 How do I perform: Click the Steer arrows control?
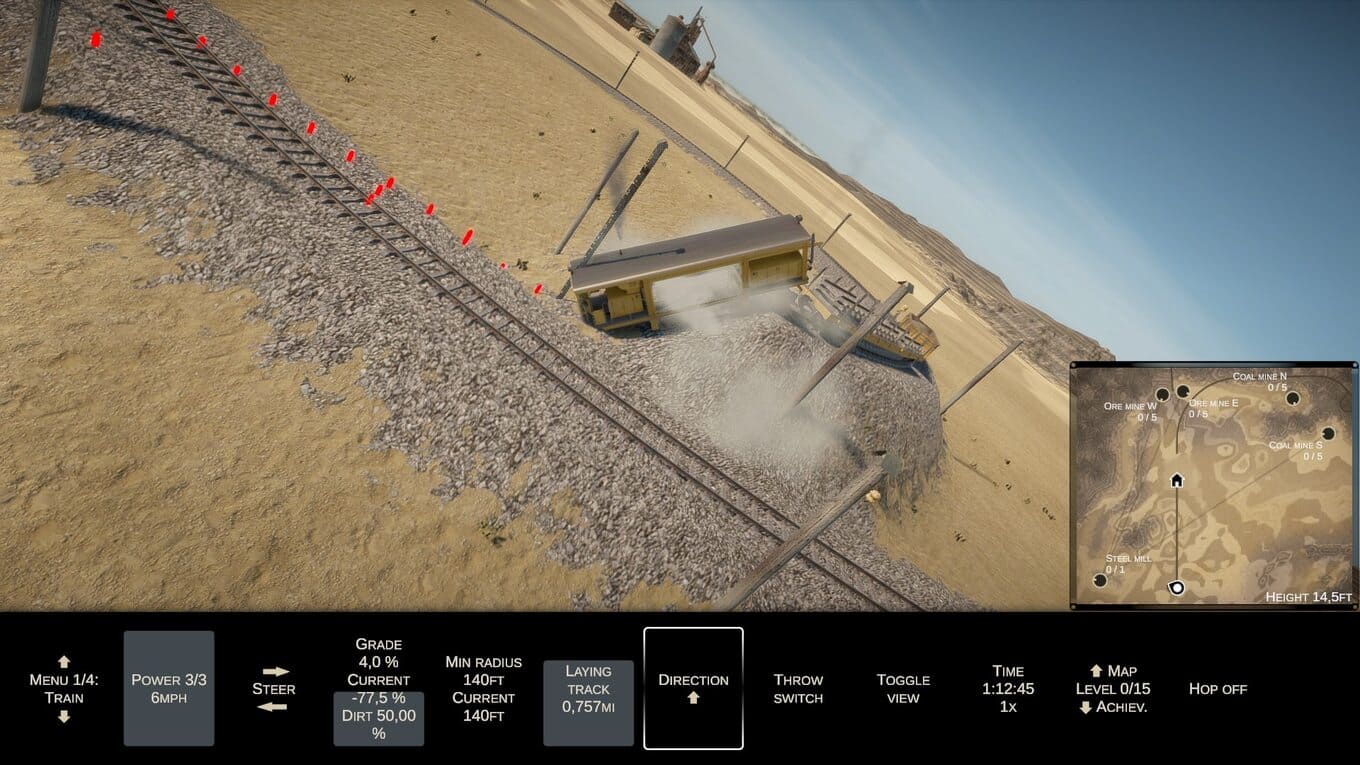[x=273, y=688]
